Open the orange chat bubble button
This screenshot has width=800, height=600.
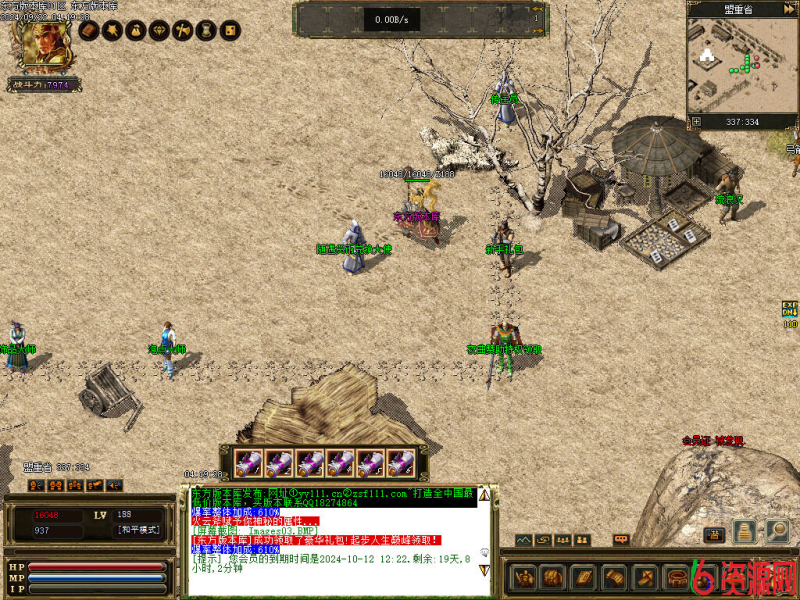coord(621,540)
